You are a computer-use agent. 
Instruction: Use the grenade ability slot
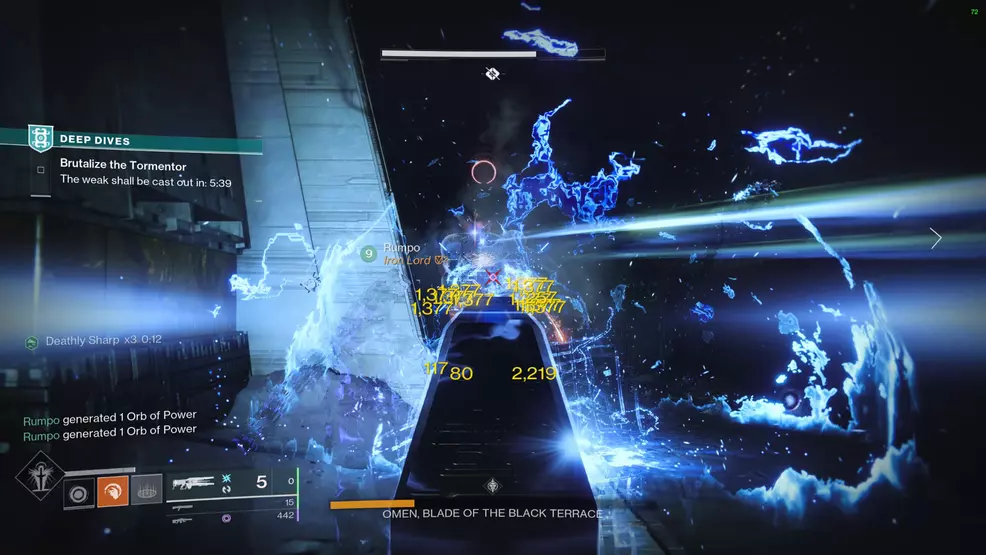(146, 490)
